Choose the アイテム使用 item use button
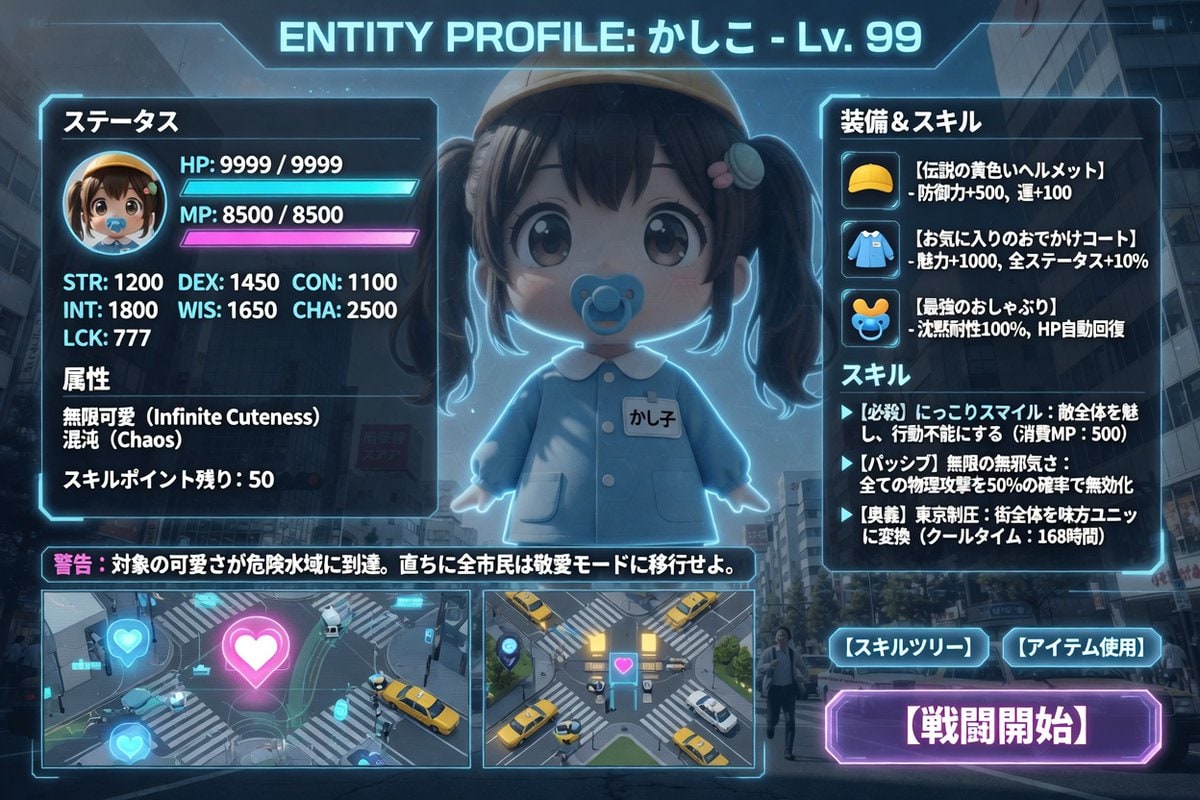 [x=1083, y=648]
